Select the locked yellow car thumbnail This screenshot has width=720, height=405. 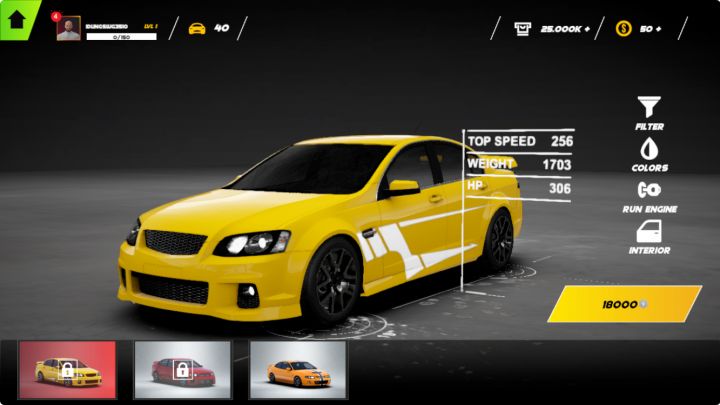click(67, 370)
